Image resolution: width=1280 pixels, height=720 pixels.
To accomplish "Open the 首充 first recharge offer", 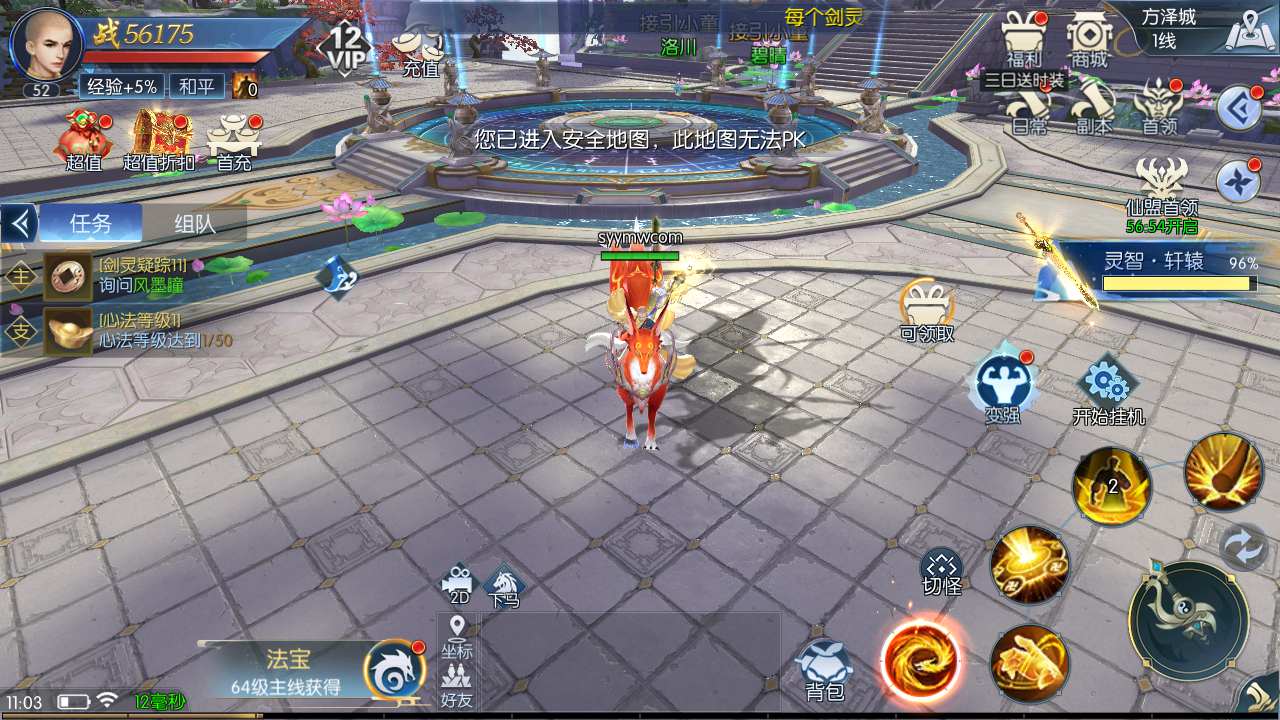I will [x=234, y=140].
